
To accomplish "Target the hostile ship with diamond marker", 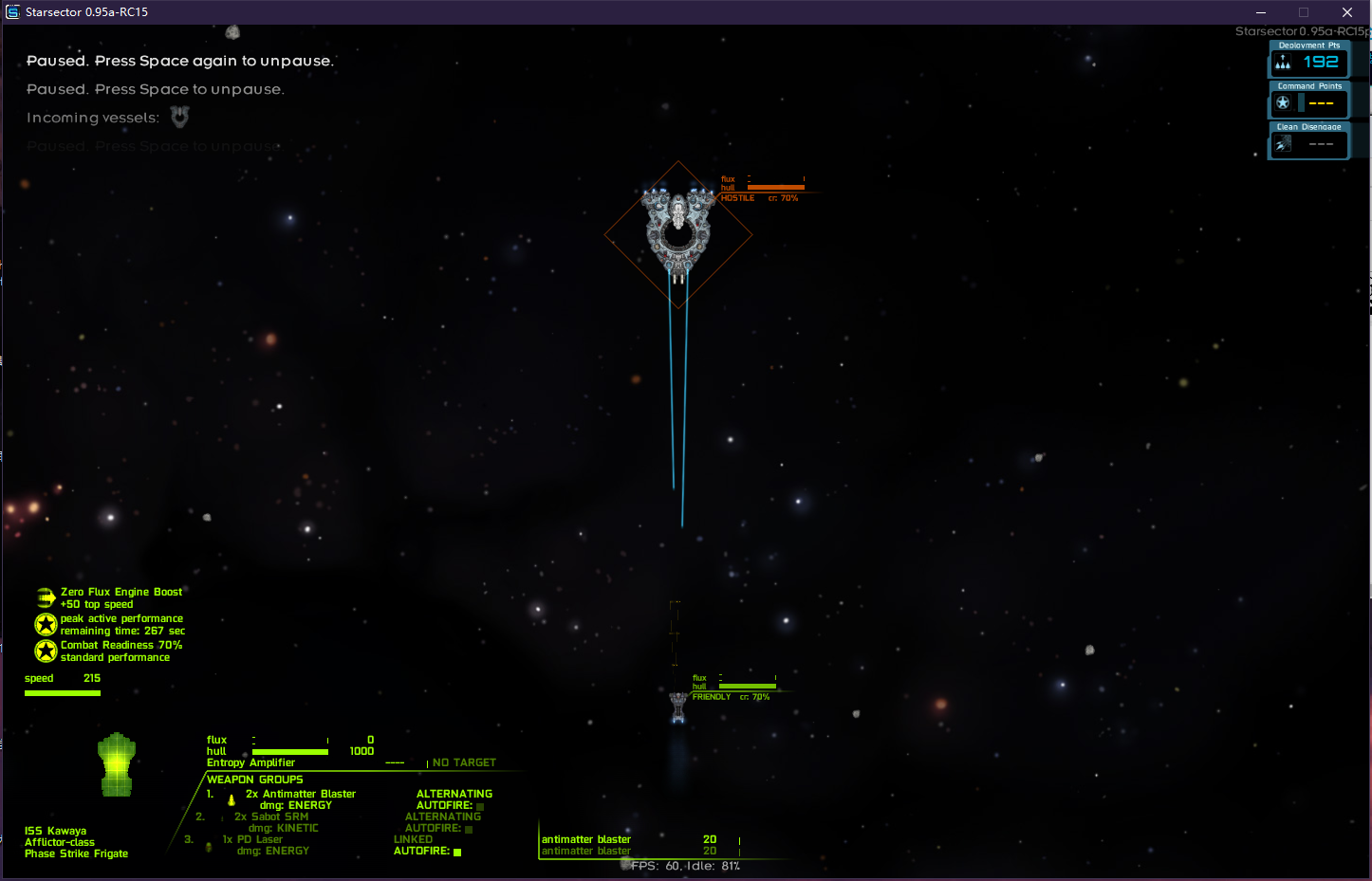I will (678, 232).
